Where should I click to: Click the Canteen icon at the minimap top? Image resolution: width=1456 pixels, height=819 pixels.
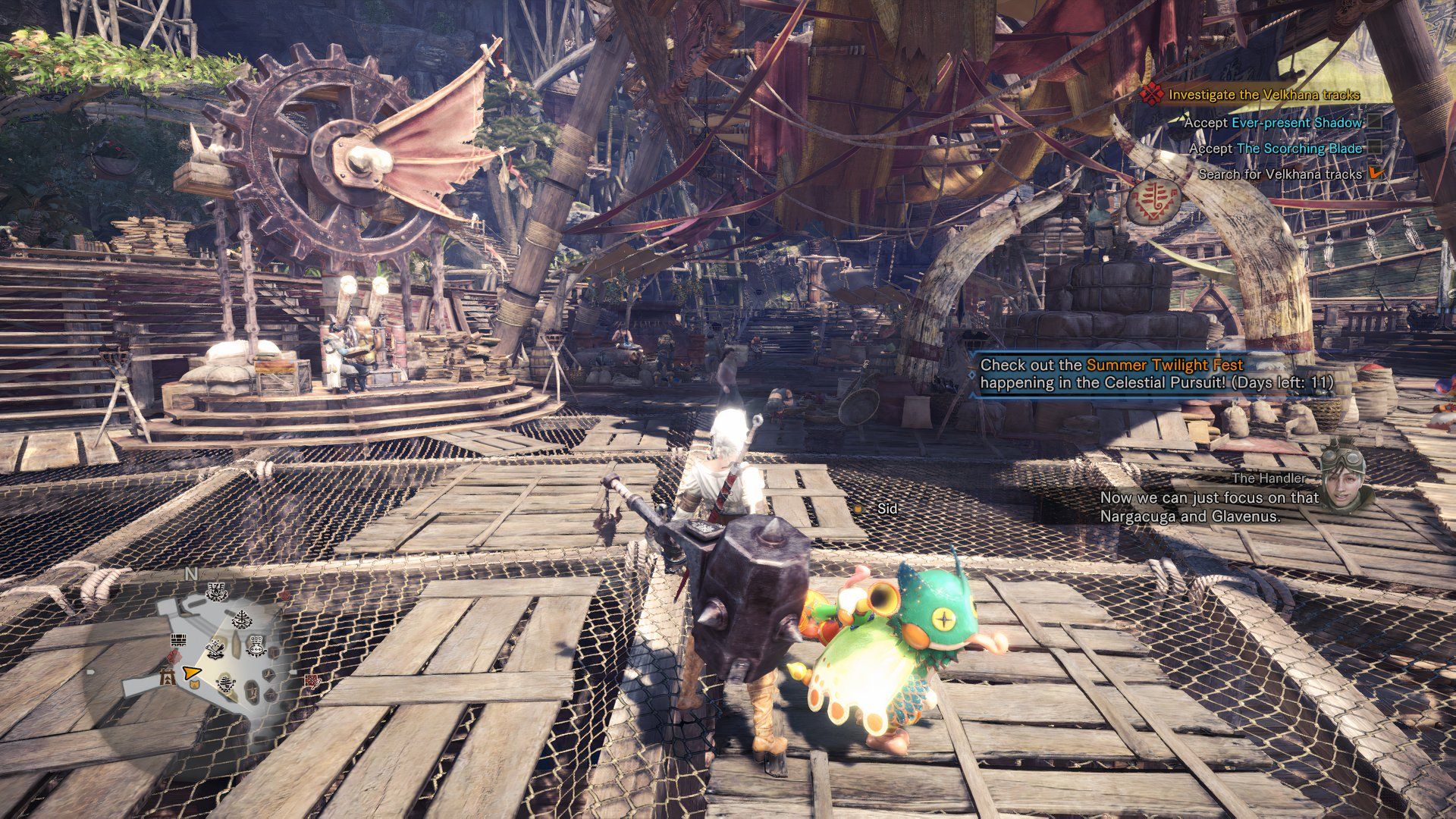click(x=216, y=592)
